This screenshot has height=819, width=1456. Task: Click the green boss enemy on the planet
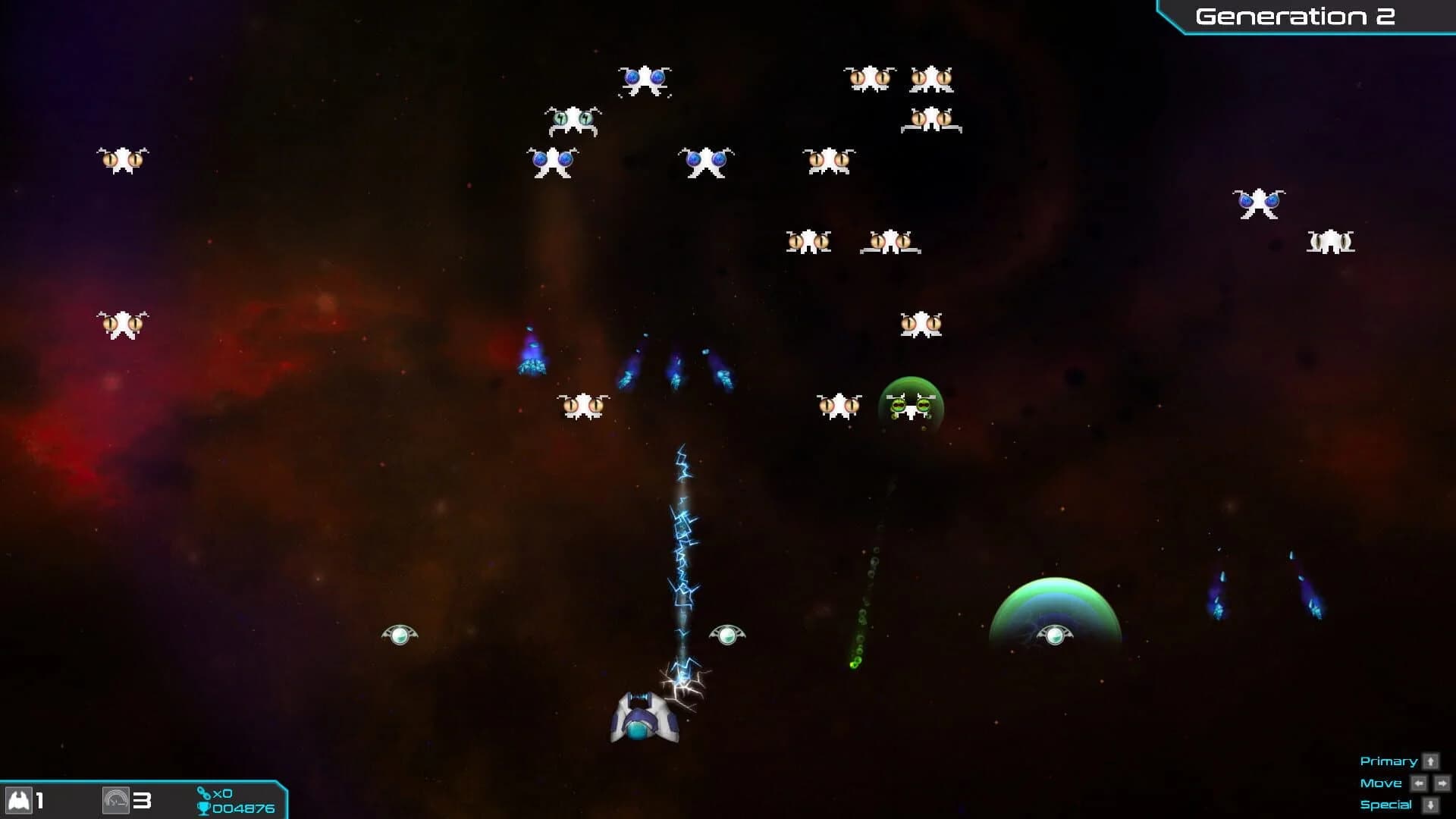pos(912,408)
